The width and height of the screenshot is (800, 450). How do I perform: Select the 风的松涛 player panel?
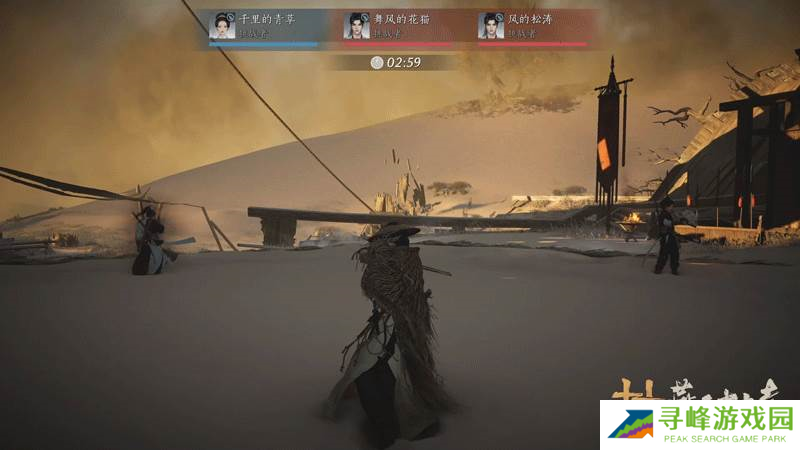tap(532, 27)
